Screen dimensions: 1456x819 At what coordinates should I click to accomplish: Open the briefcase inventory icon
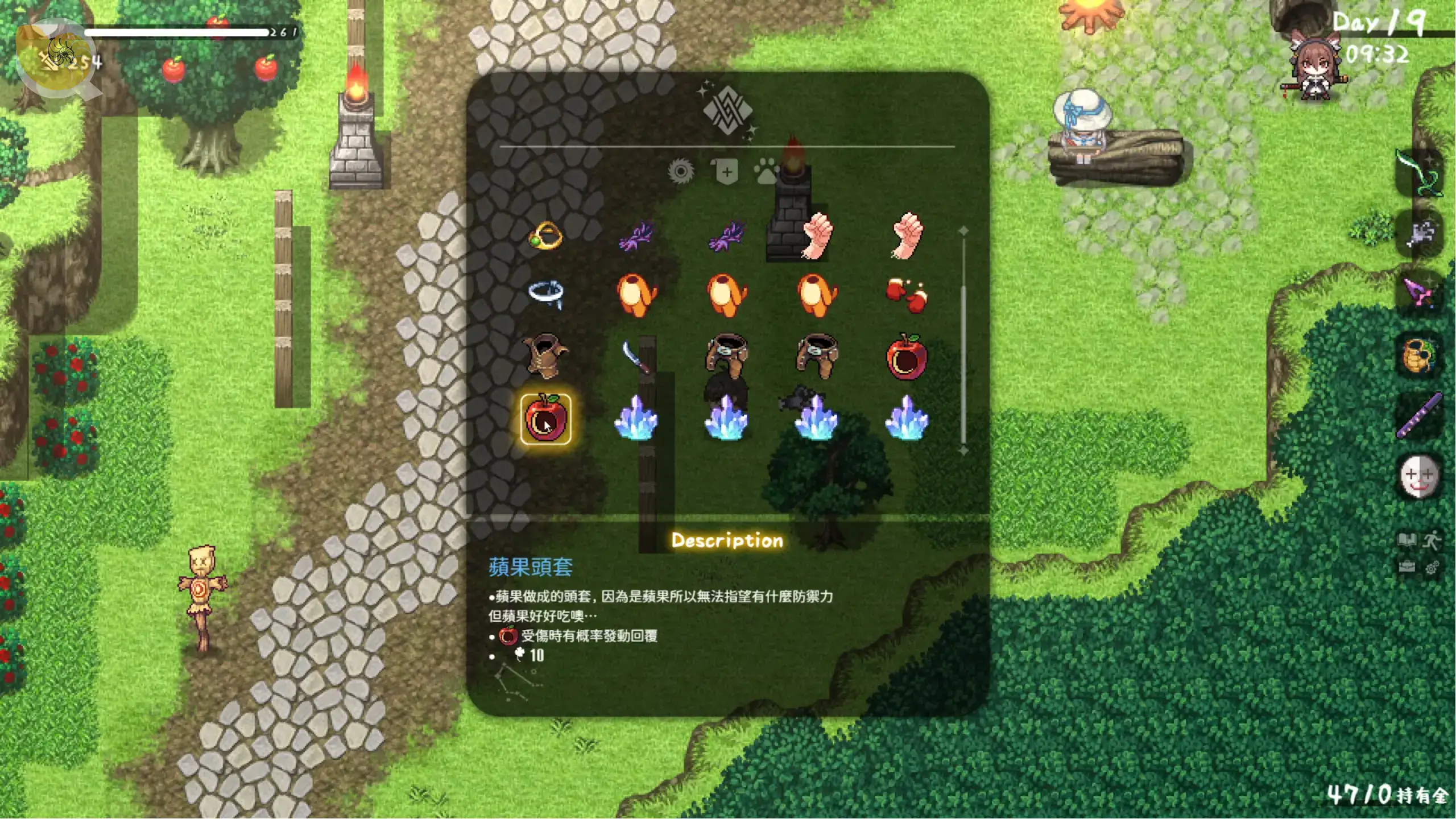(x=1407, y=567)
